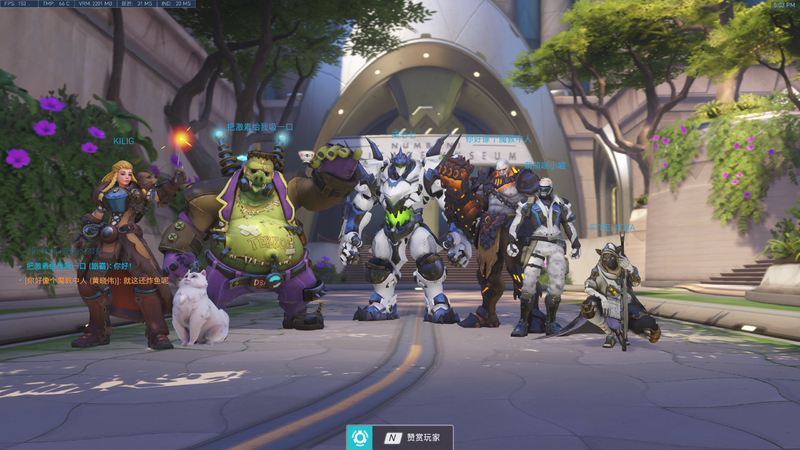Click the teal endorsement badge icon
Screen dimensions: 800x450
click(359, 437)
